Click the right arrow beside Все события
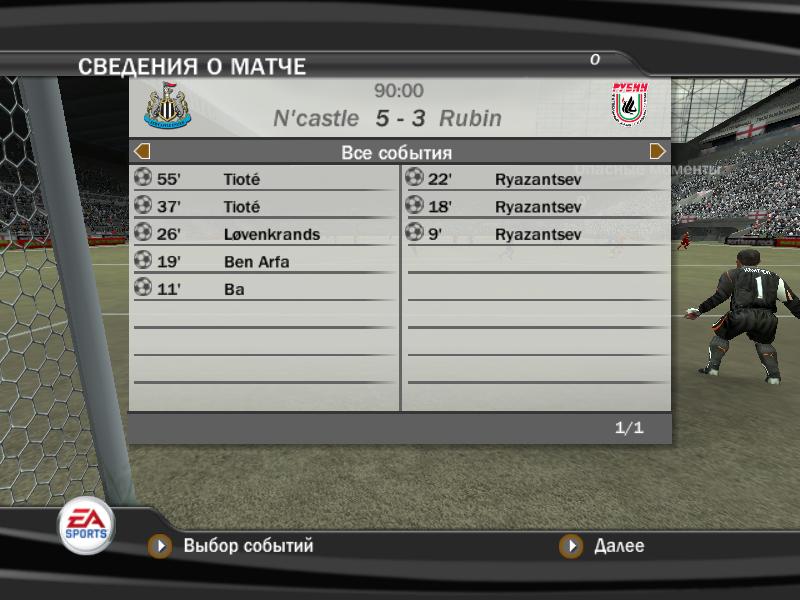This screenshot has height=600, width=800. click(657, 152)
